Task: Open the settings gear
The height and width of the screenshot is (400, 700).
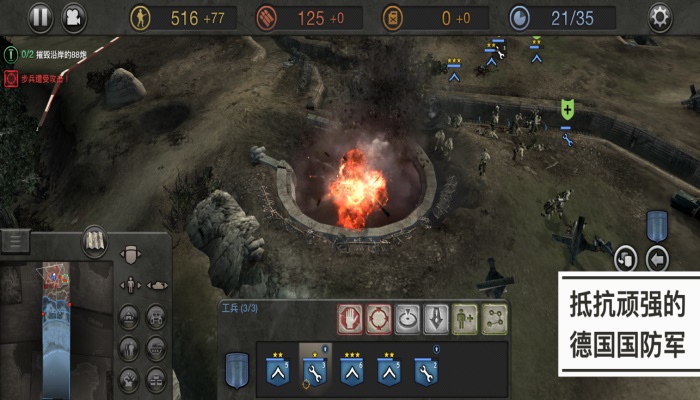Action: 660,16
